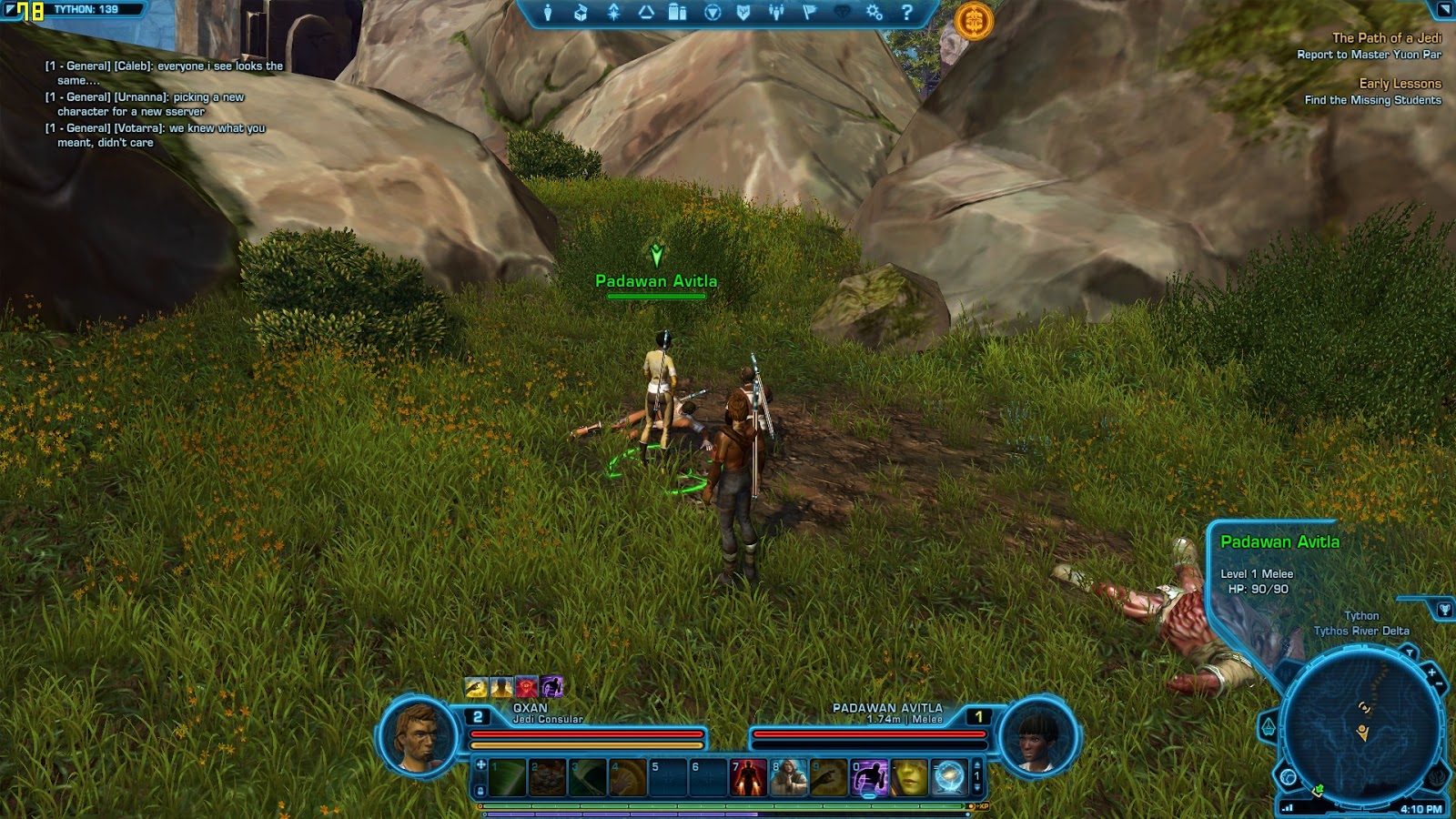The width and height of the screenshot is (1456, 819).
Task: Activate the hooded meditating figure ability
Action: tap(789, 778)
